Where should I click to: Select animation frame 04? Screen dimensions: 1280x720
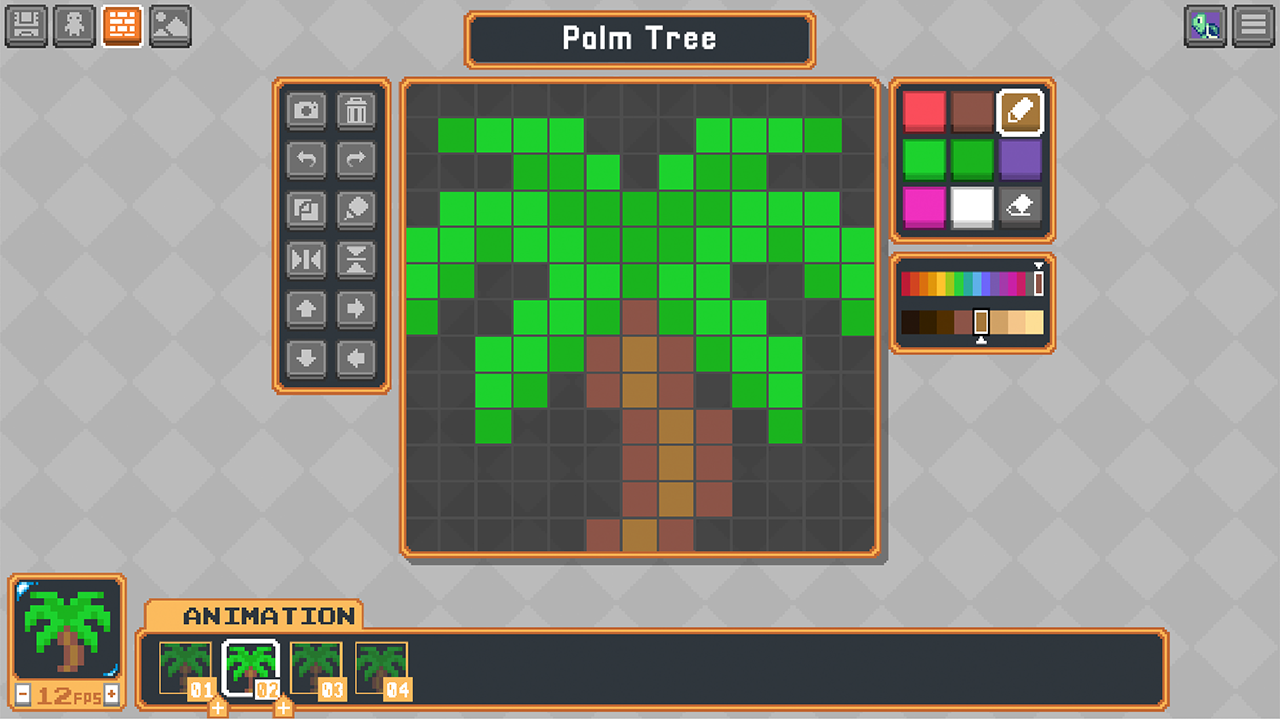point(383,665)
